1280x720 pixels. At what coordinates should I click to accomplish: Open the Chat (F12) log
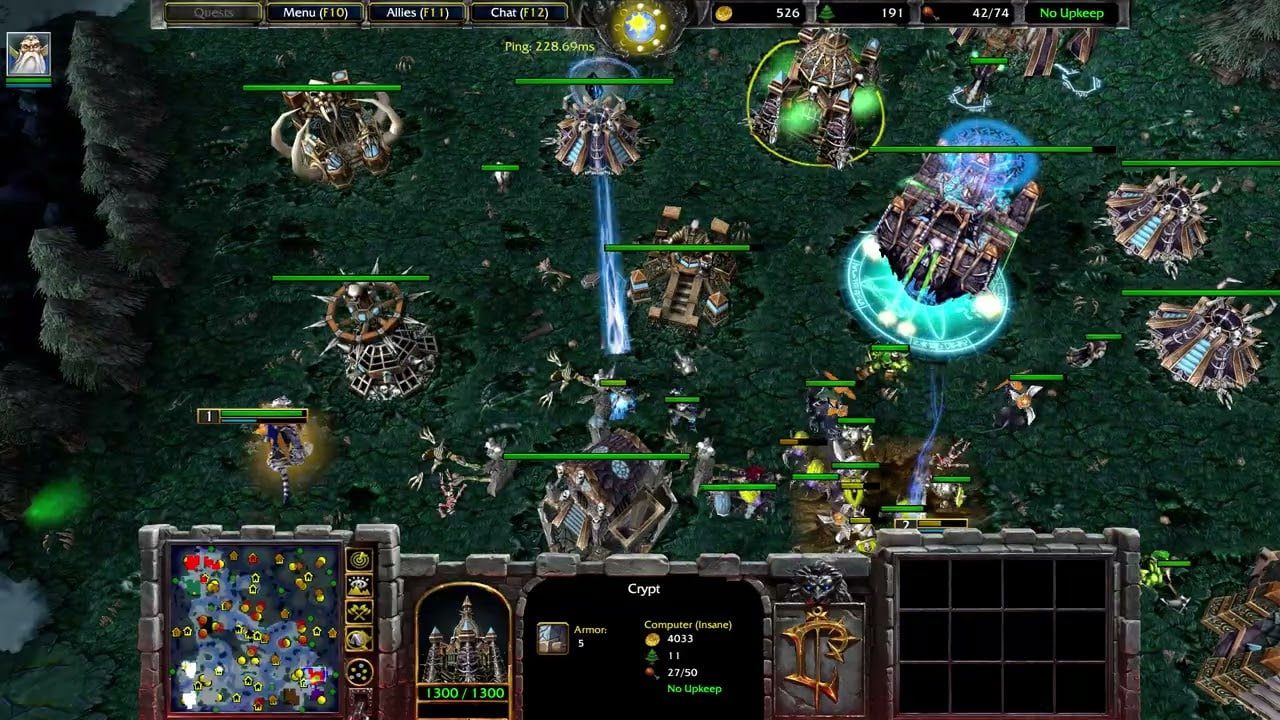click(518, 13)
